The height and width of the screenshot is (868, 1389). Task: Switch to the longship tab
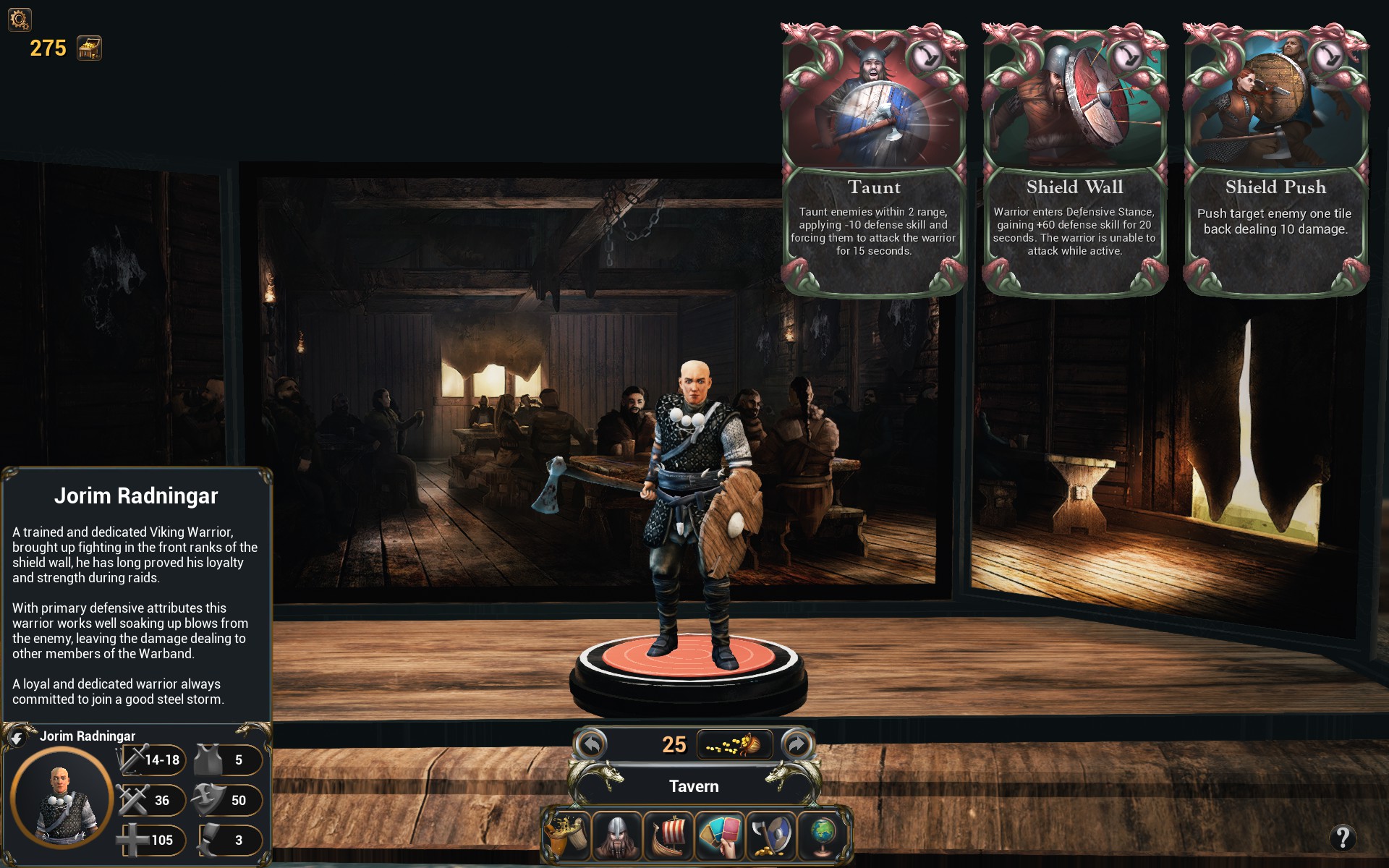668,835
